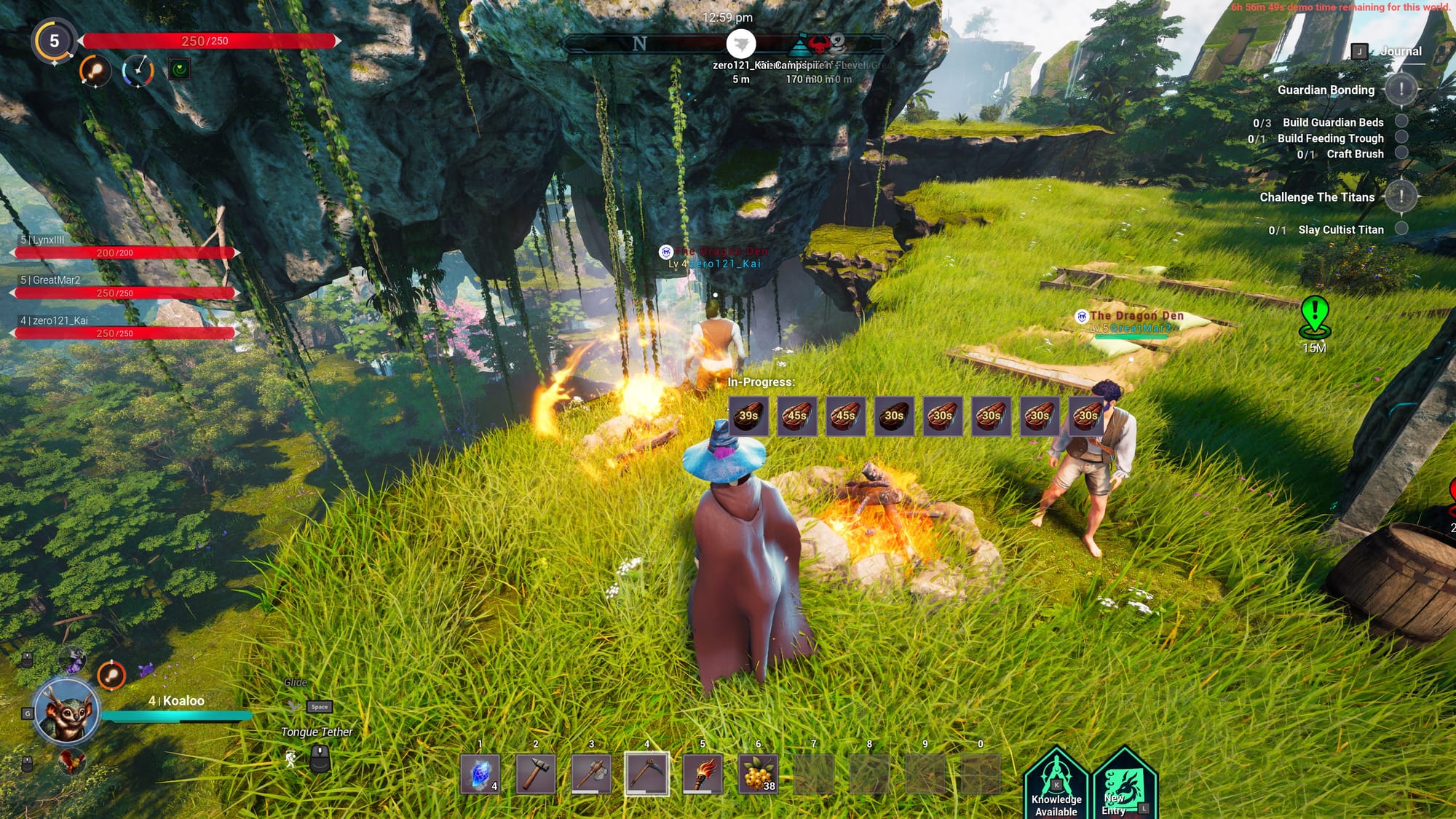Equip the torch from the hotbar
The width and height of the screenshot is (1456, 819).
click(x=703, y=774)
